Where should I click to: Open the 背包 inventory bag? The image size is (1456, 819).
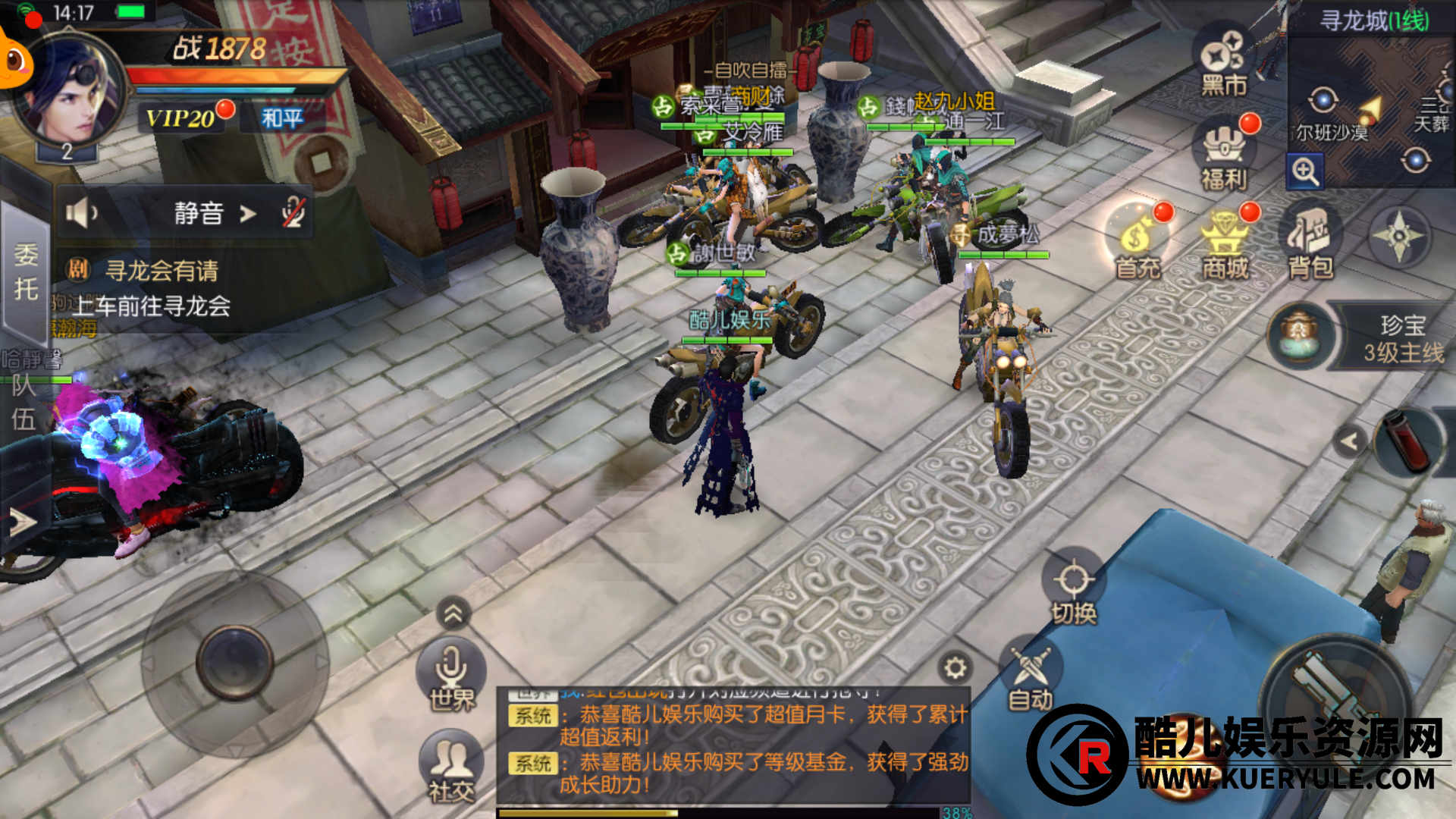[1310, 243]
